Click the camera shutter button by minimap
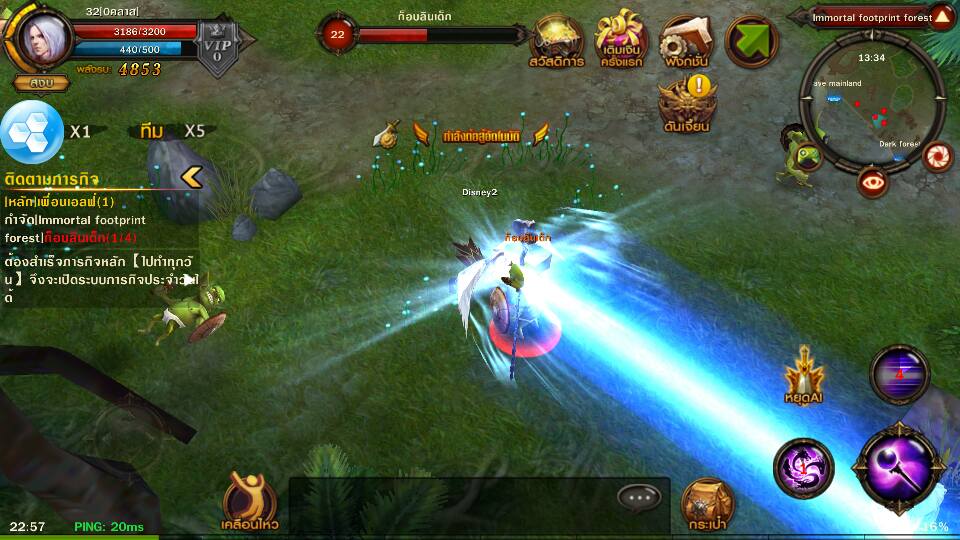 pyautogui.click(x=937, y=157)
